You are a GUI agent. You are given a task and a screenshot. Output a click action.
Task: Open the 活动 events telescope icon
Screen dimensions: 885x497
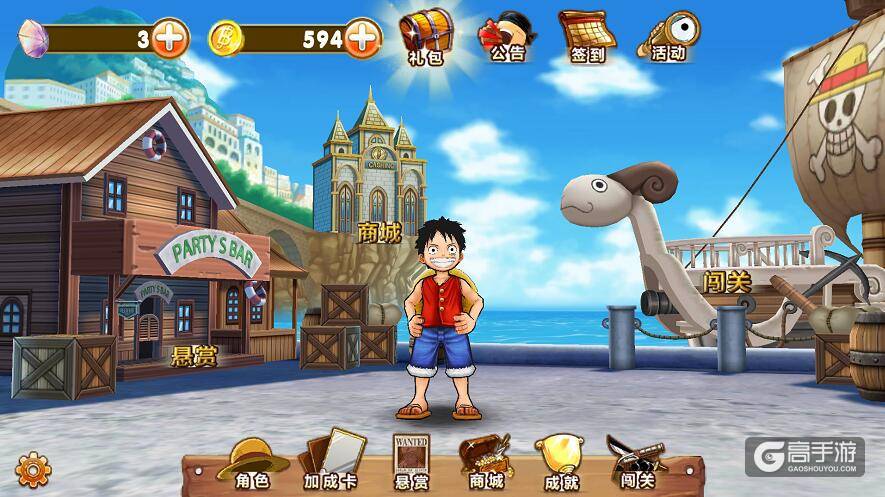(x=667, y=37)
